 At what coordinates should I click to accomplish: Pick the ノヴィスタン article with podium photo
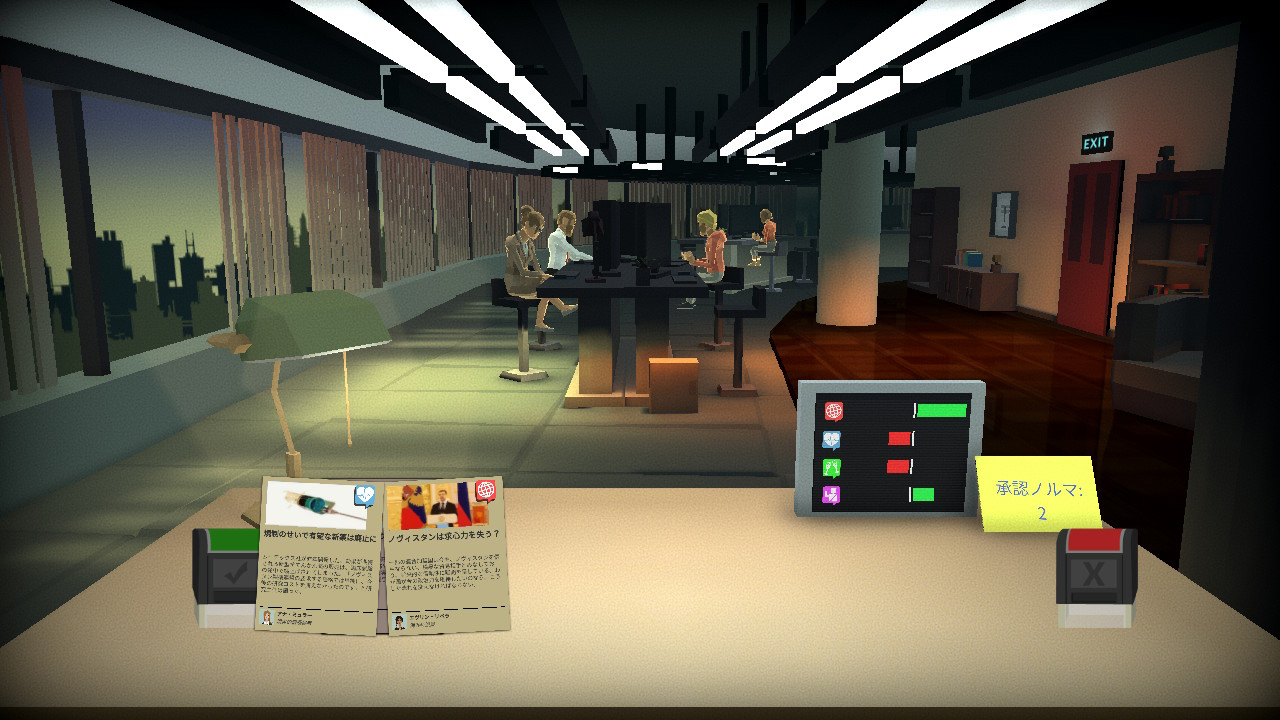pyautogui.click(x=445, y=556)
